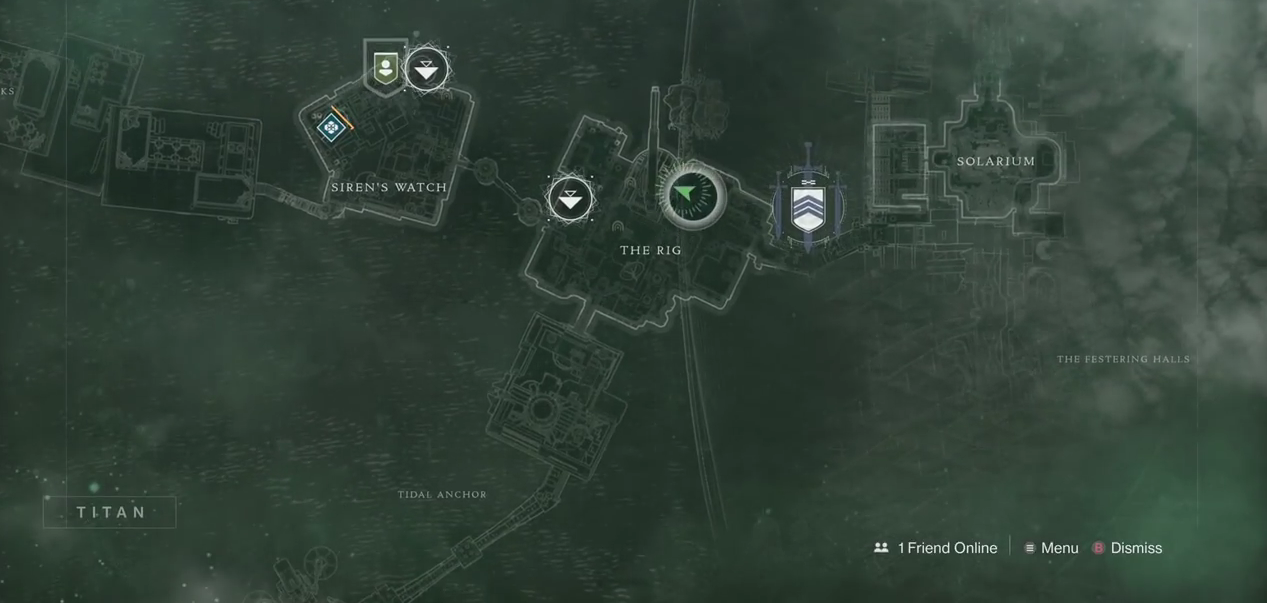Click the Titan destination label
This screenshot has width=1267, height=603.
(110, 512)
